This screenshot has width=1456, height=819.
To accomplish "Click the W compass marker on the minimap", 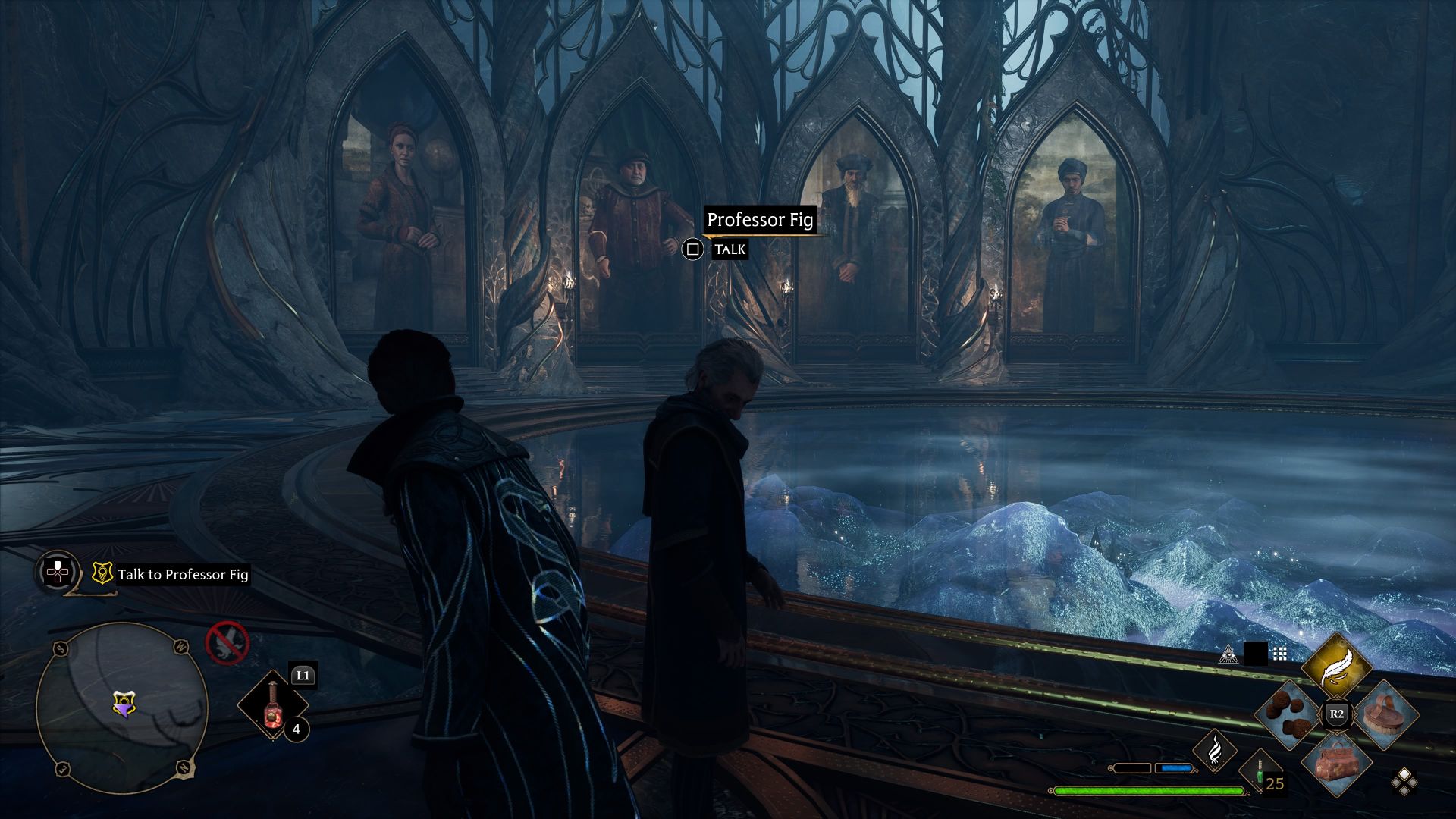I will coord(181,646).
